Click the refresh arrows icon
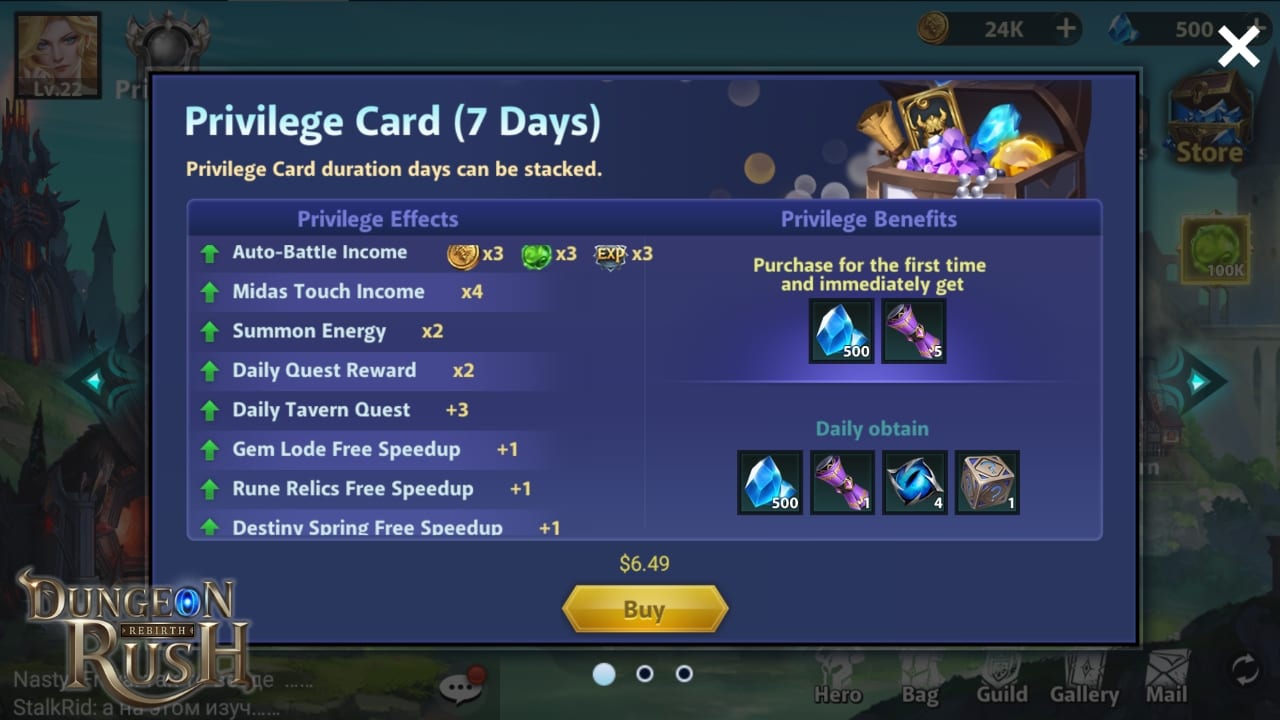The width and height of the screenshot is (1280, 720). 1245,670
